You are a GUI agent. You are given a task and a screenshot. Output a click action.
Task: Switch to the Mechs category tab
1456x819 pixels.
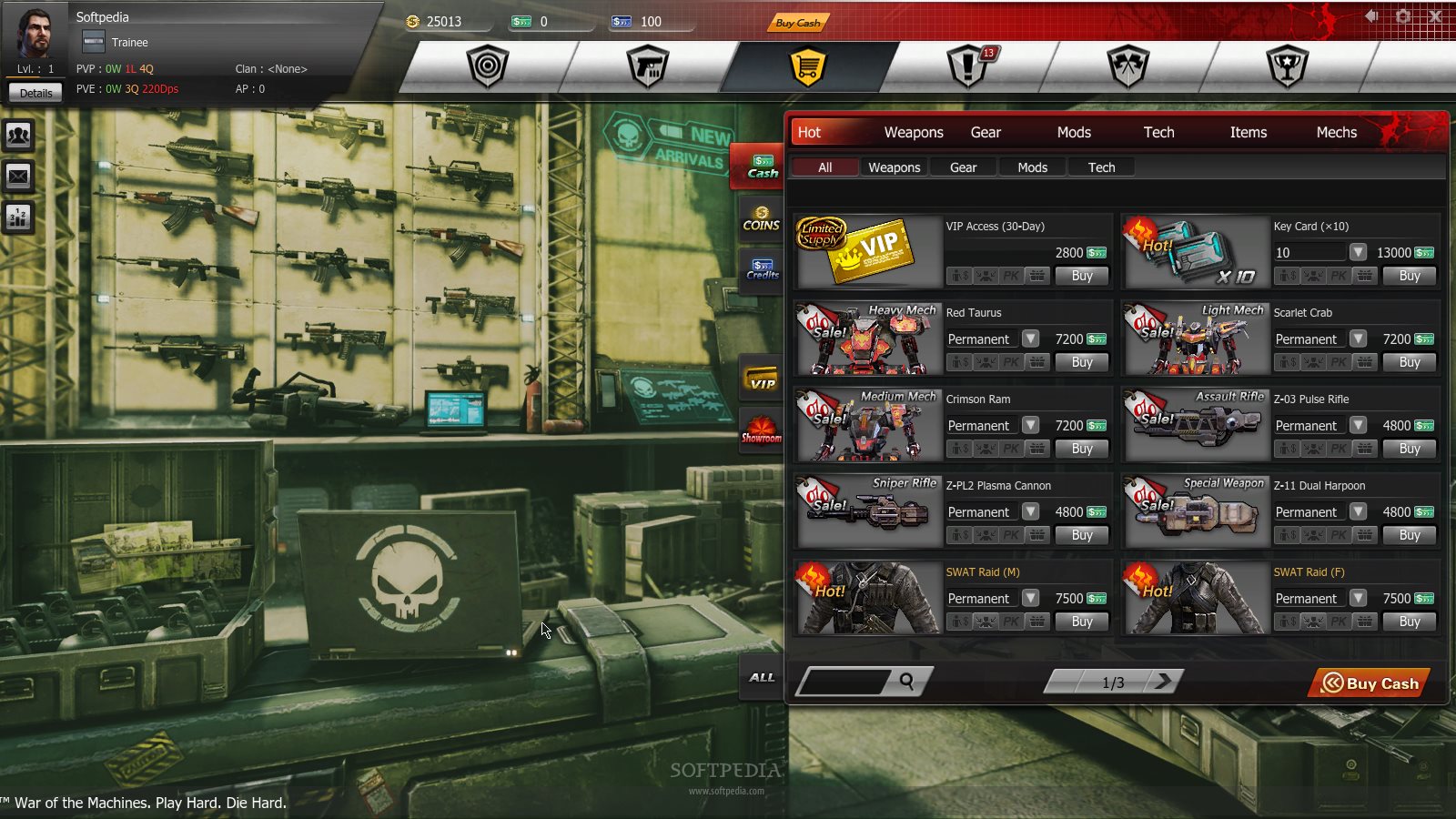[1336, 132]
